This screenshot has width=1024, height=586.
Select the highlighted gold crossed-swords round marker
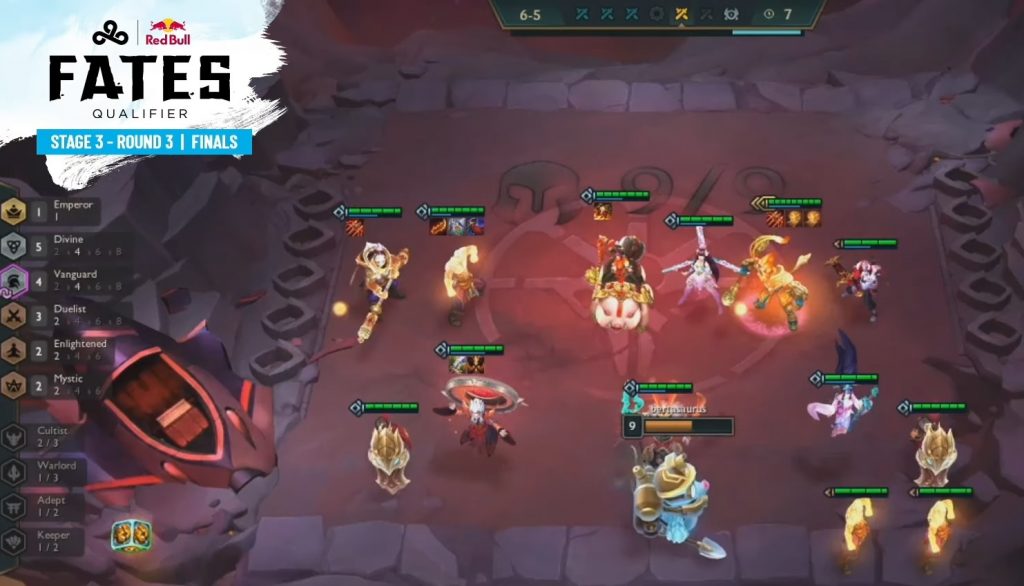(x=682, y=14)
